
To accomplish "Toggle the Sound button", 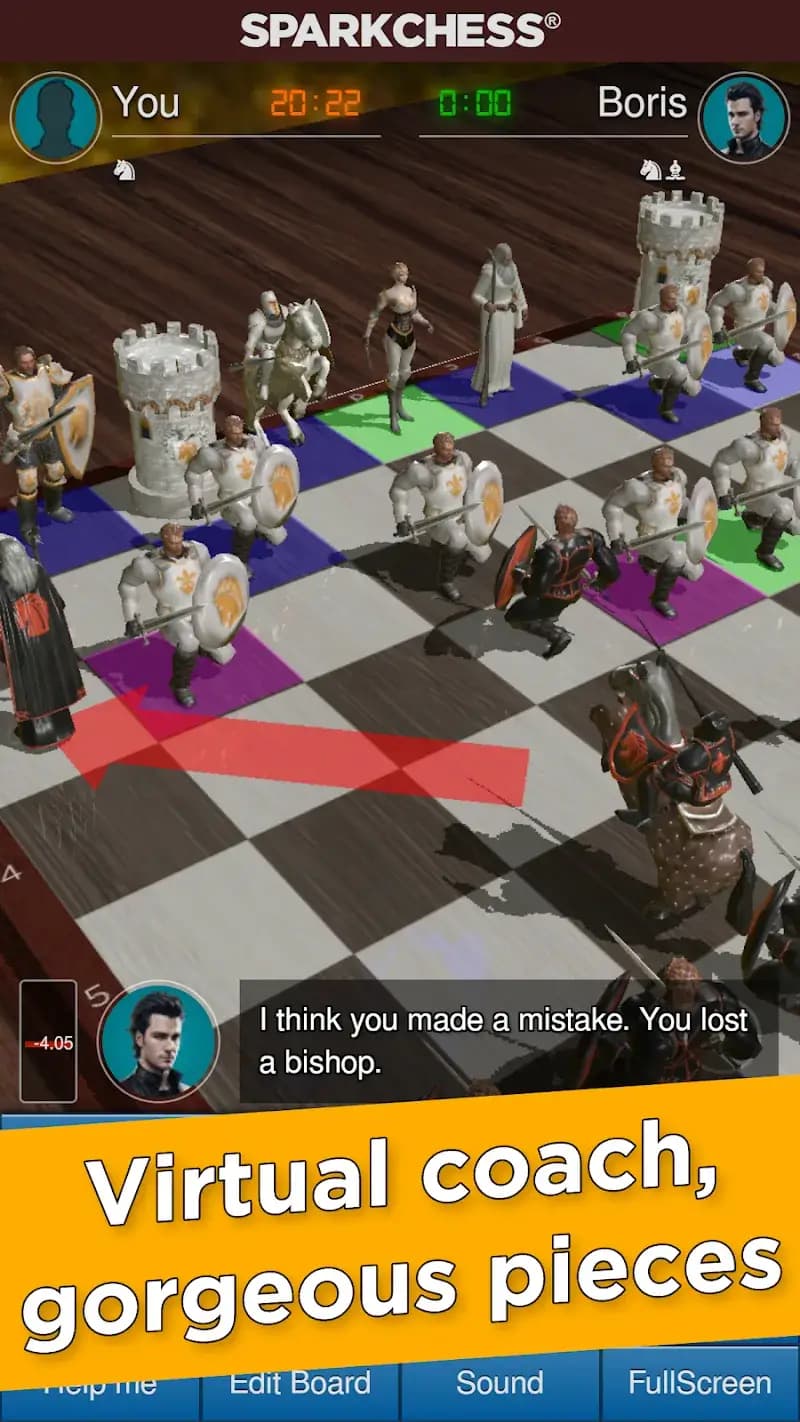I will tap(499, 1385).
